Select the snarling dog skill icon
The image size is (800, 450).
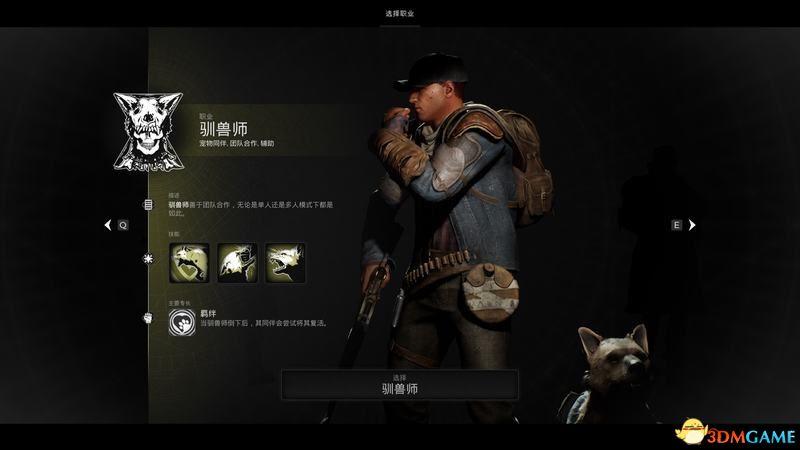pos(286,263)
